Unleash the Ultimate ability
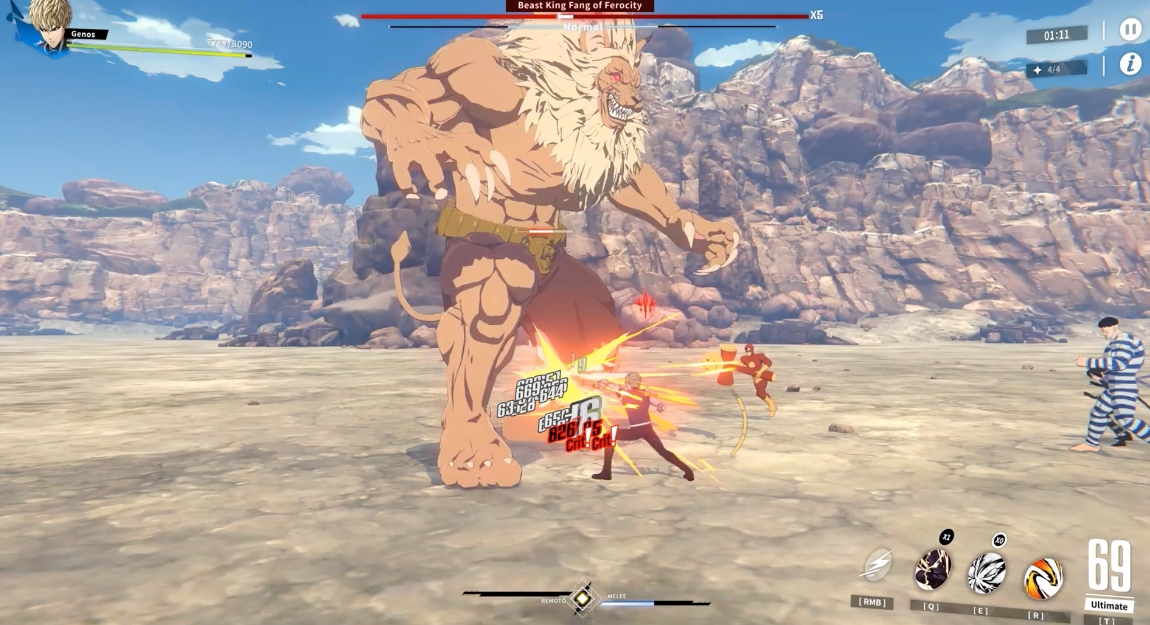This screenshot has width=1150, height=625. click(x=1109, y=575)
